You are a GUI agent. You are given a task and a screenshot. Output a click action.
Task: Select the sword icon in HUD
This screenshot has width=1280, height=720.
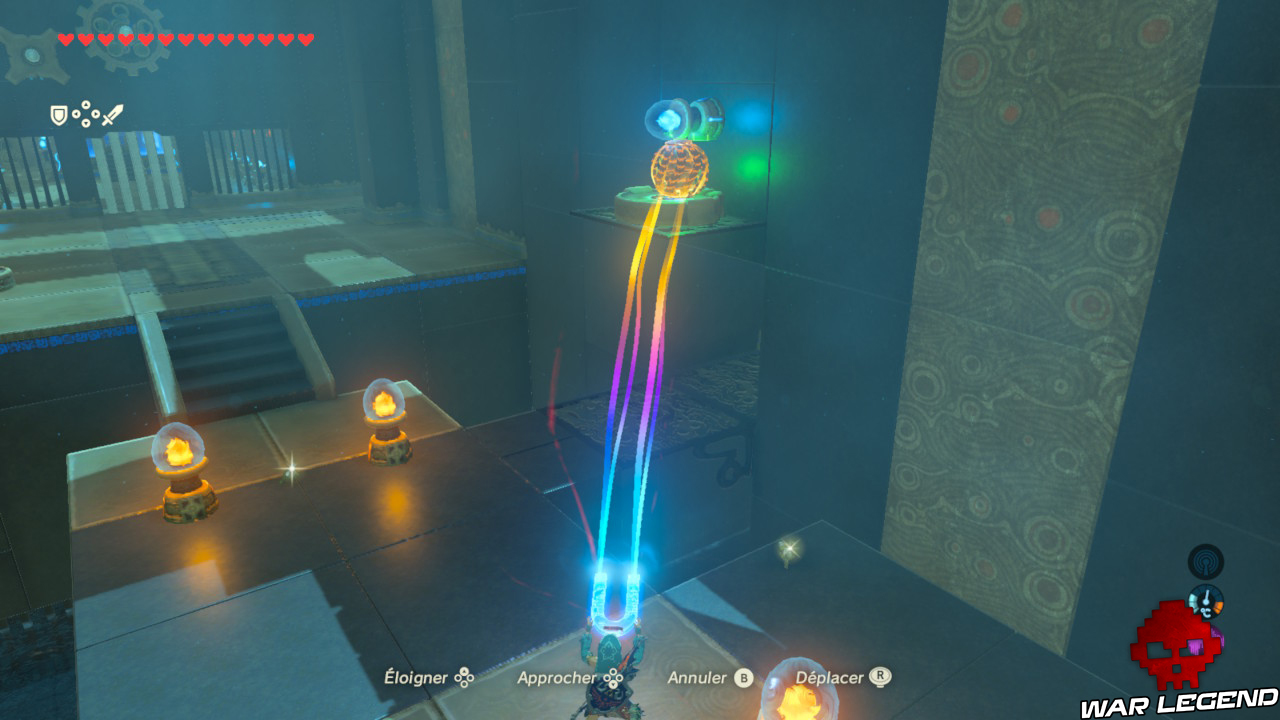(113, 115)
